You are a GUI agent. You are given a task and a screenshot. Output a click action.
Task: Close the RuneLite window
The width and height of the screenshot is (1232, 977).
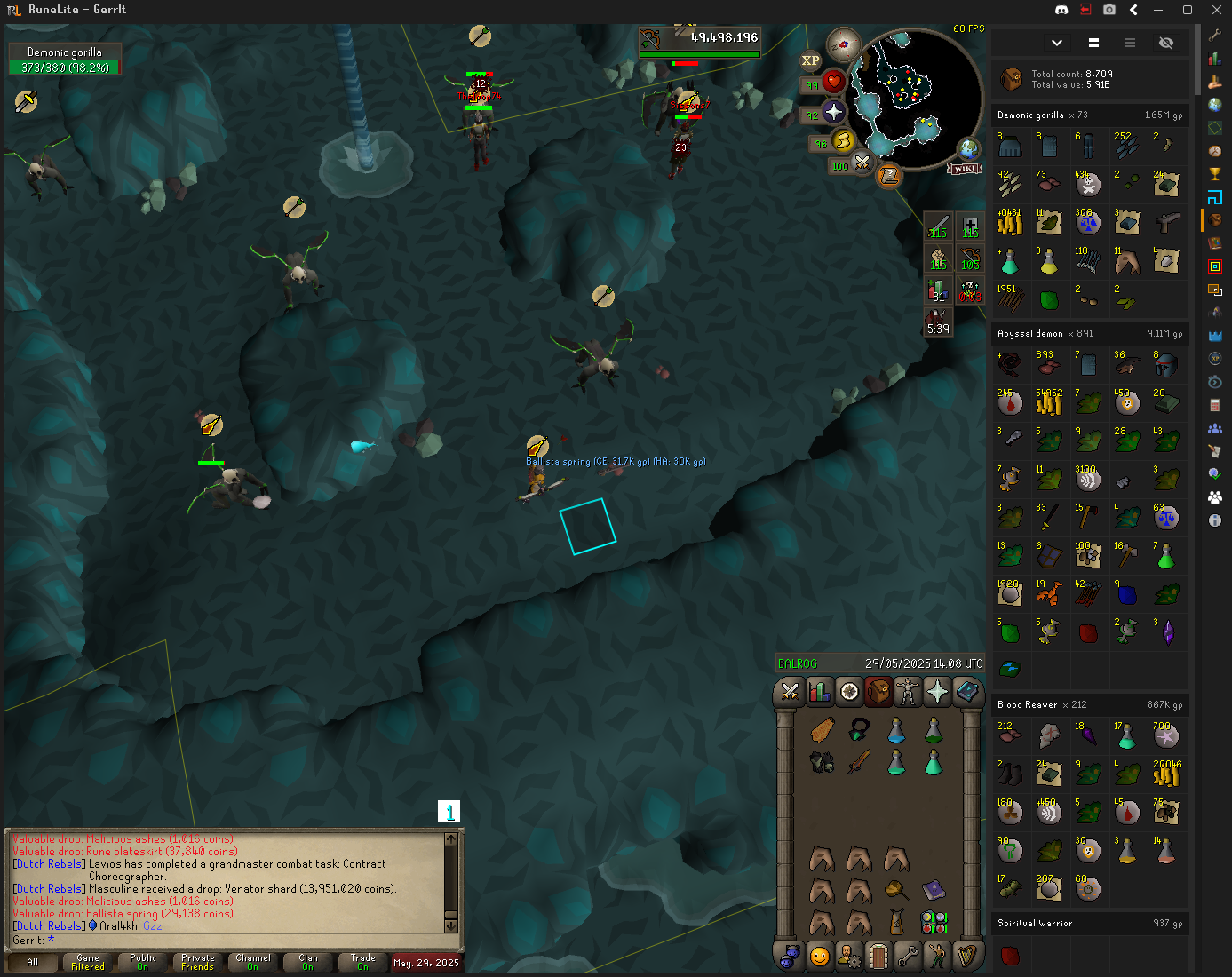point(1216,10)
